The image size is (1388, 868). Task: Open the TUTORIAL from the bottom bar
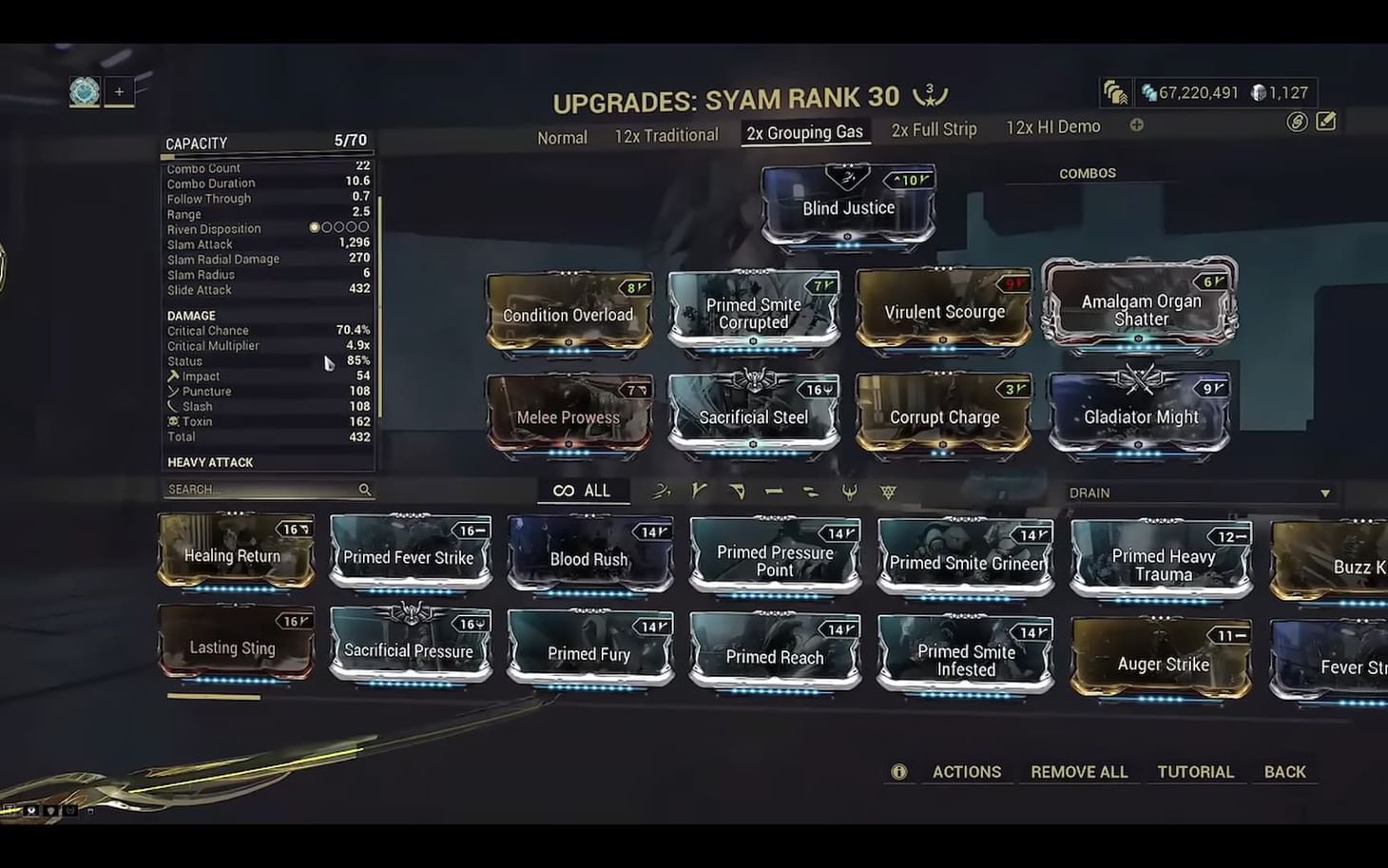pyautogui.click(x=1196, y=771)
